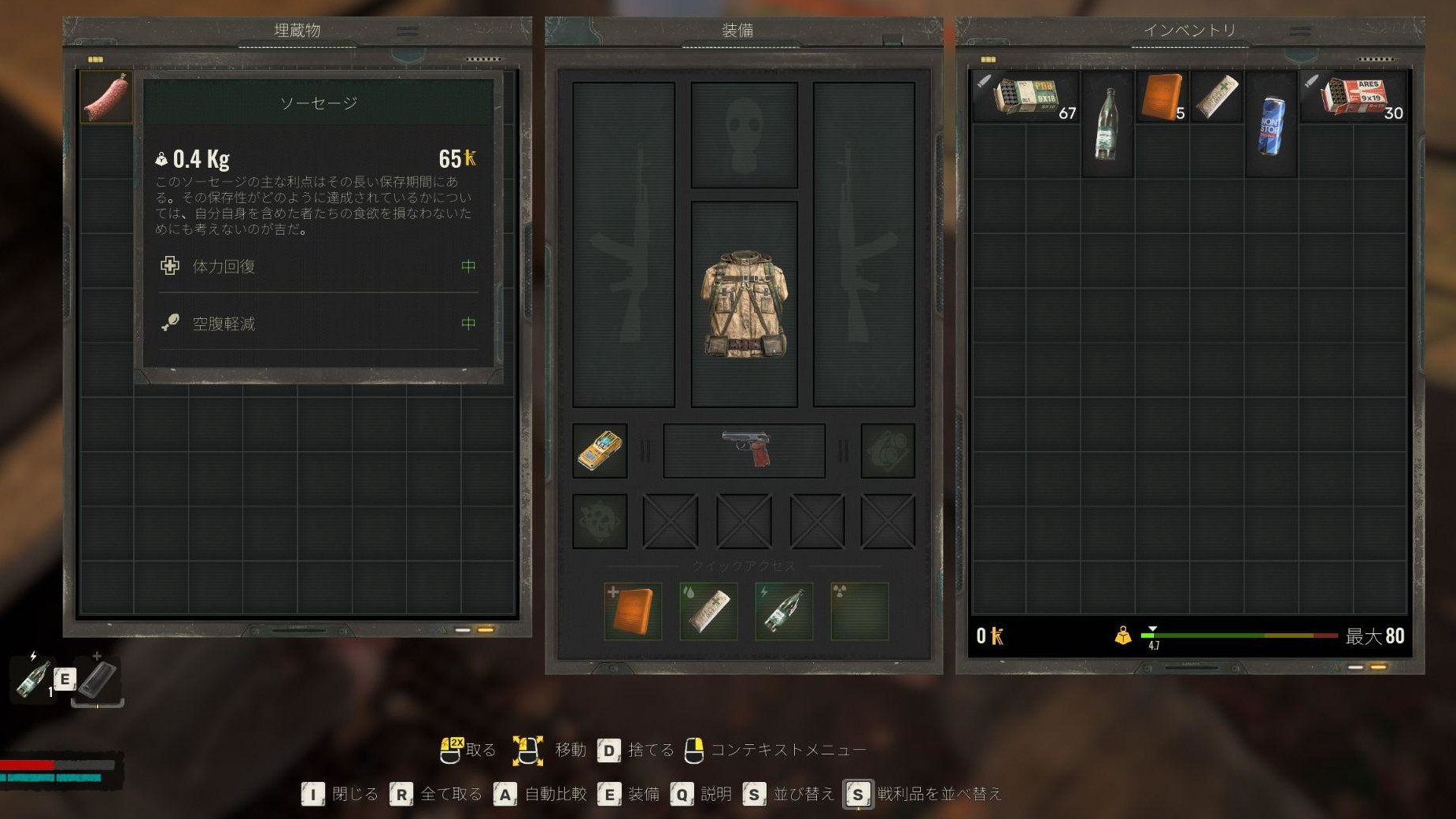
Task: Select the Non Stop energy drink can
Action: [1271, 124]
